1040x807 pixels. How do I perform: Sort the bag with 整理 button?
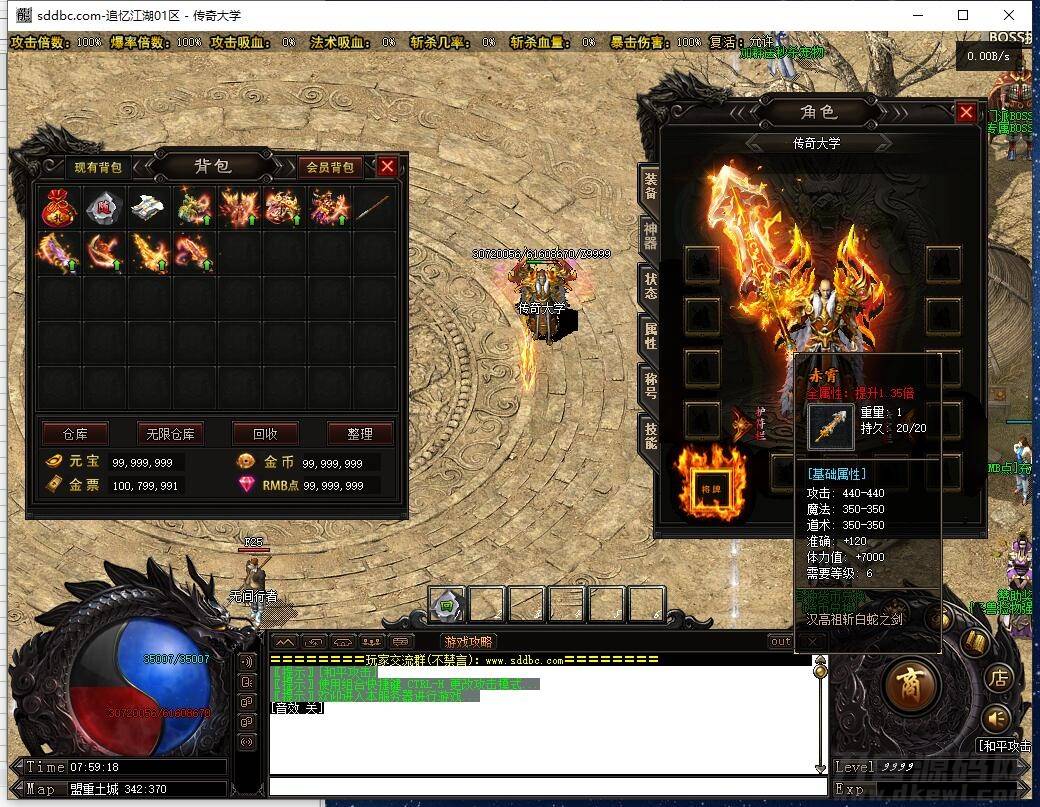(x=360, y=434)
